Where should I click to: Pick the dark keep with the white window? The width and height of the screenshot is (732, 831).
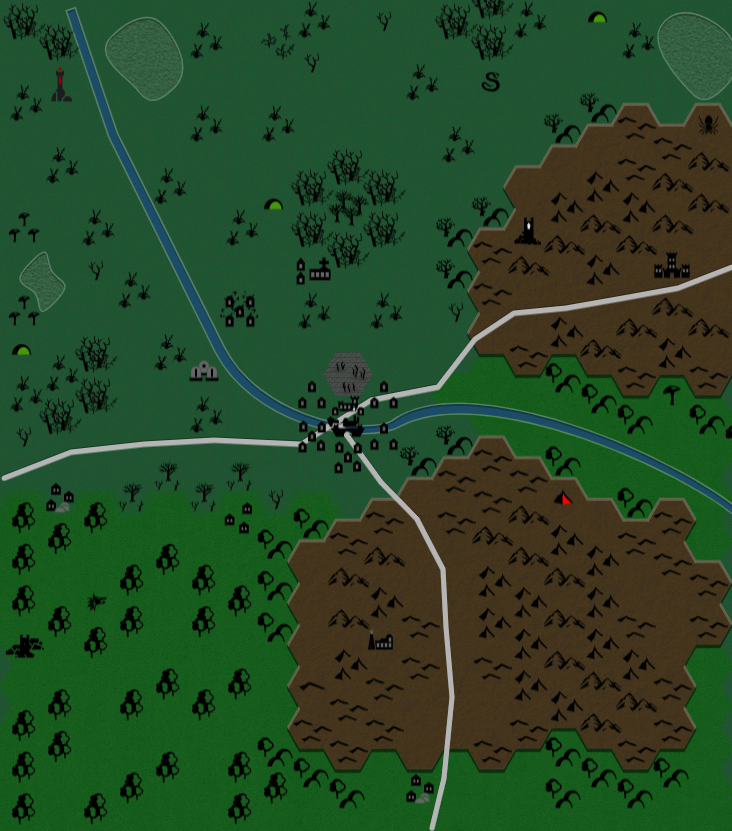(528, 232)
